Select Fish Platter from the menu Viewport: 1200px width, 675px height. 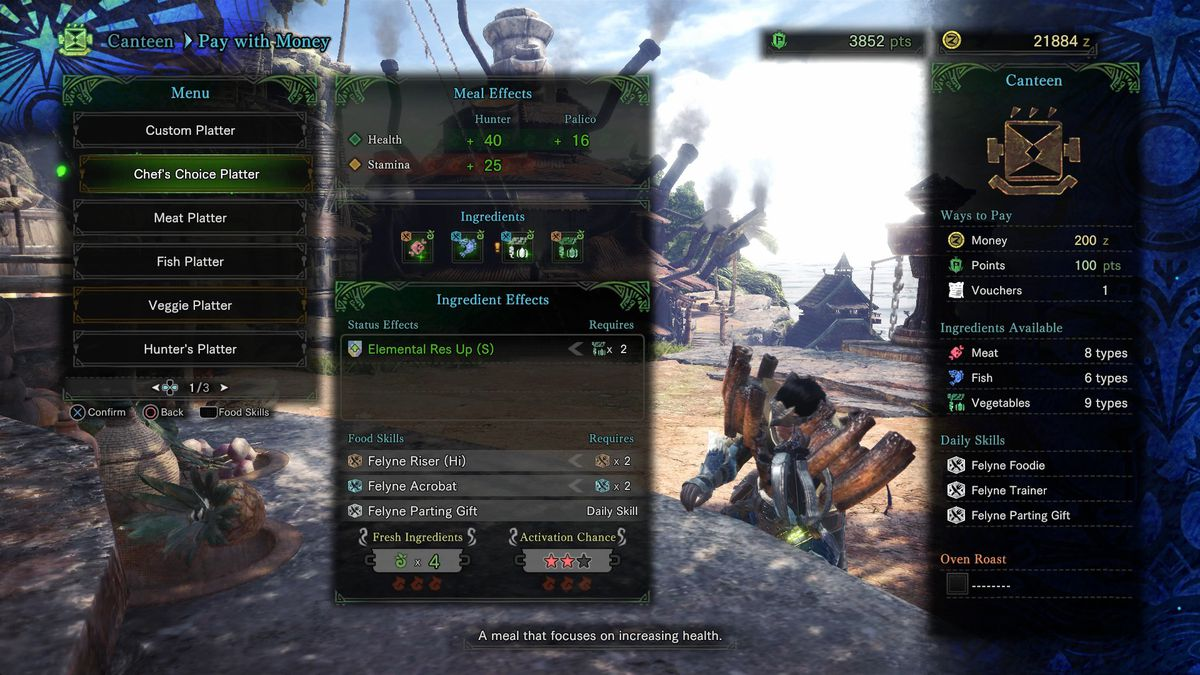pyautogui.click(x=190, y=262)
